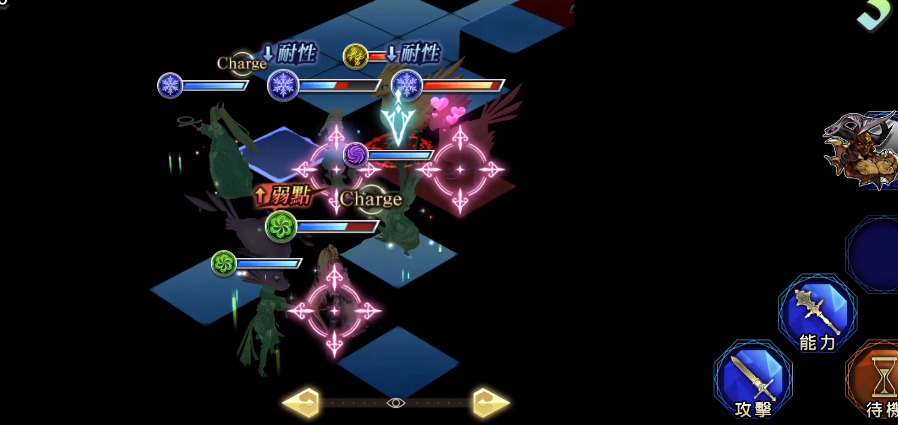Image resolution: width=898 pixels, height=425 pixels.
Task: Toggle the eye camera view icon
Action: pos(396,403)
